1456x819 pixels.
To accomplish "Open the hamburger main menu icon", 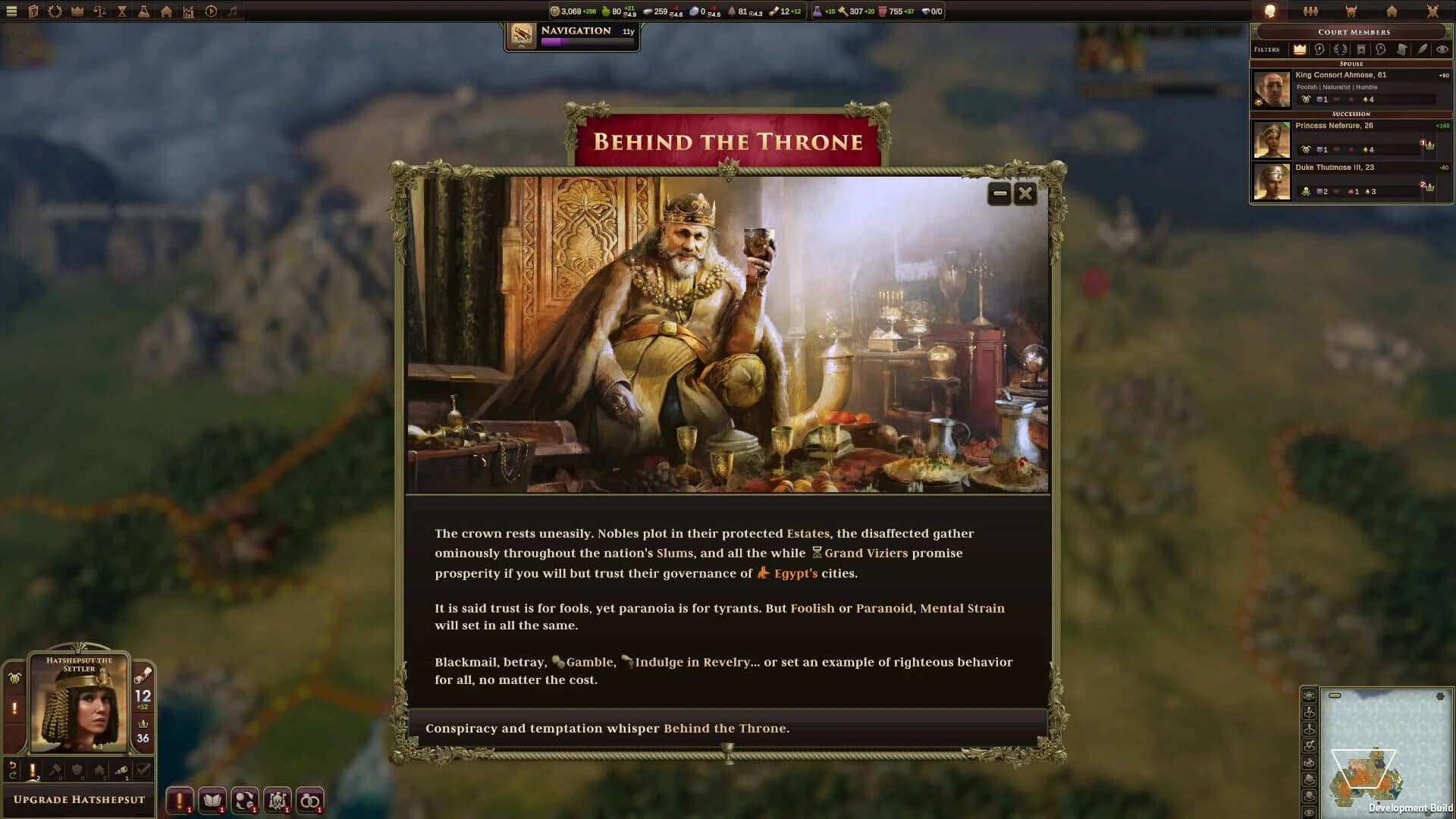I will 11,11.
